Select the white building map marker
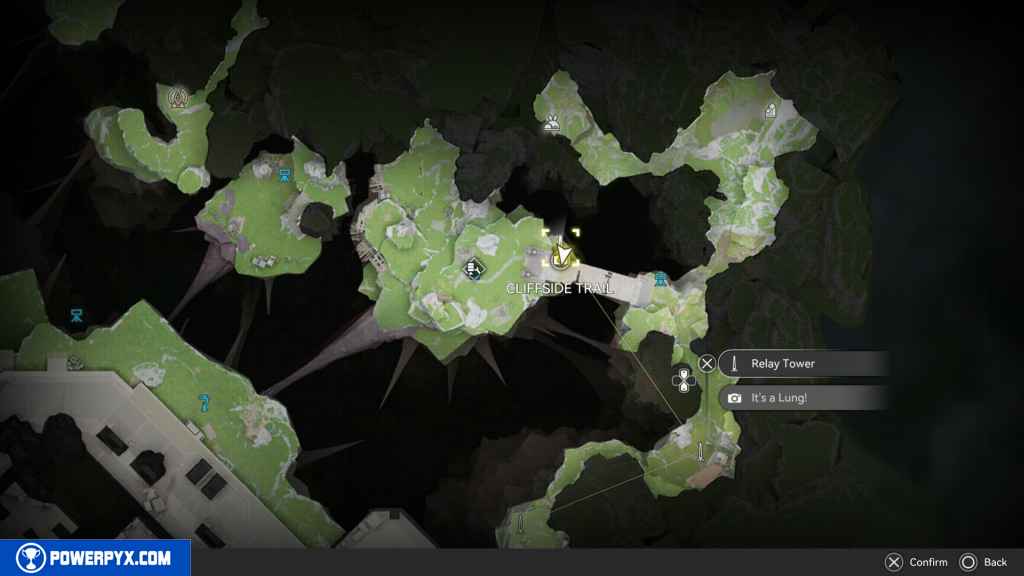Image resolution: width=1024 pixels, height=576 pixels. pos(770,112)
